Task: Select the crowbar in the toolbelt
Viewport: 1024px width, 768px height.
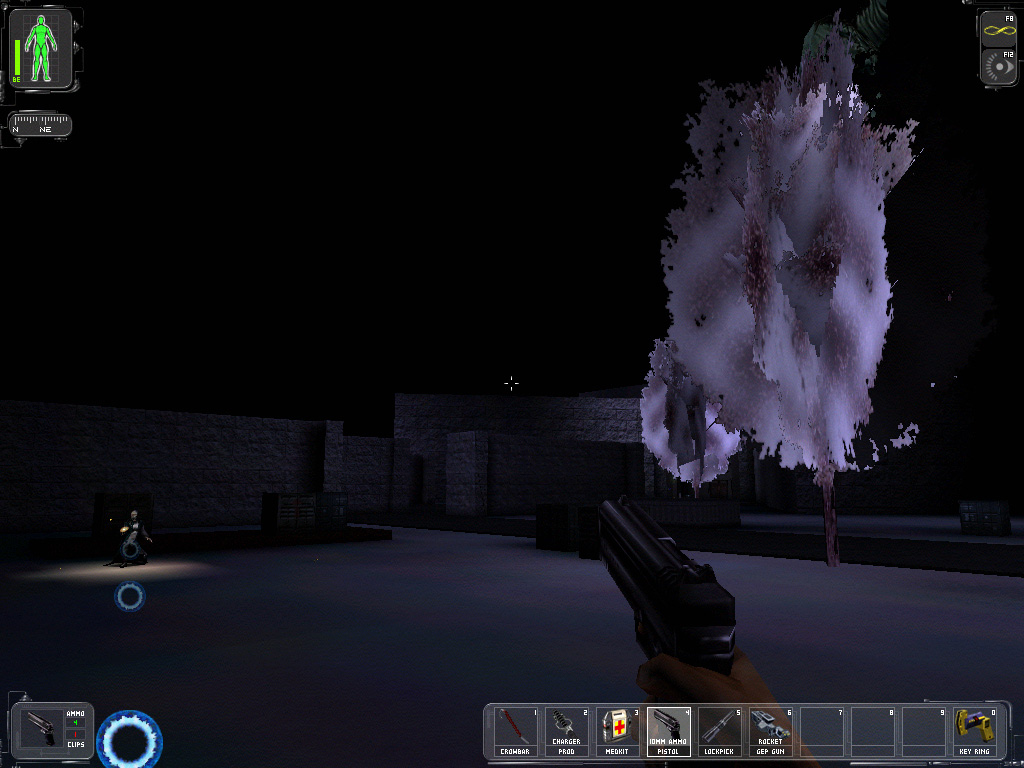Action: 517,731
